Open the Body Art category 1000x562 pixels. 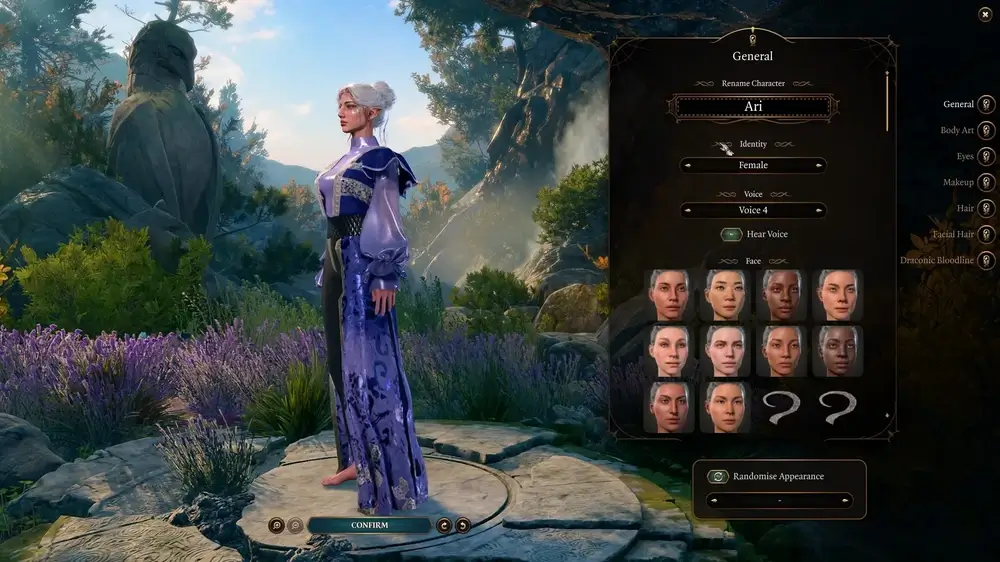tap(986, 130)
